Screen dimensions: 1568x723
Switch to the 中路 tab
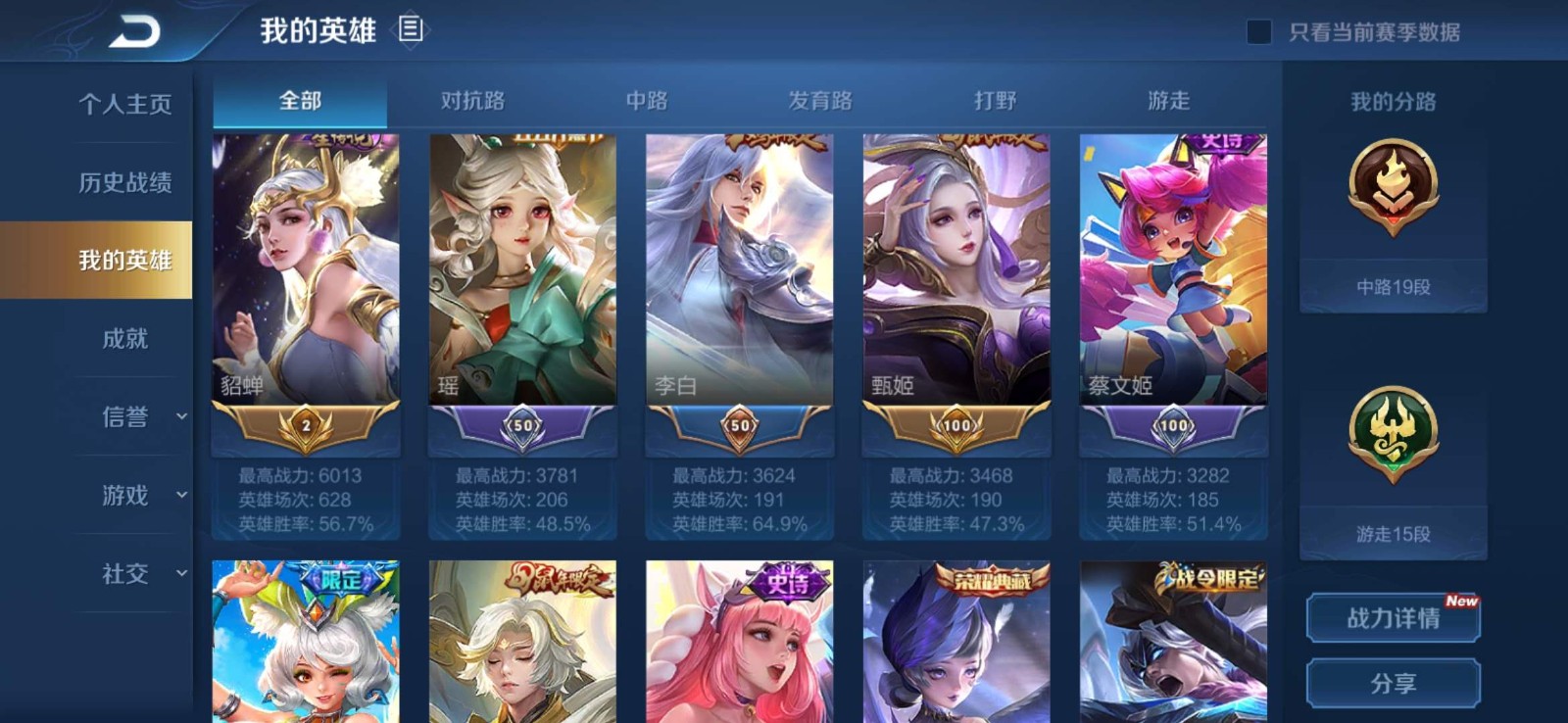(647, 101)
